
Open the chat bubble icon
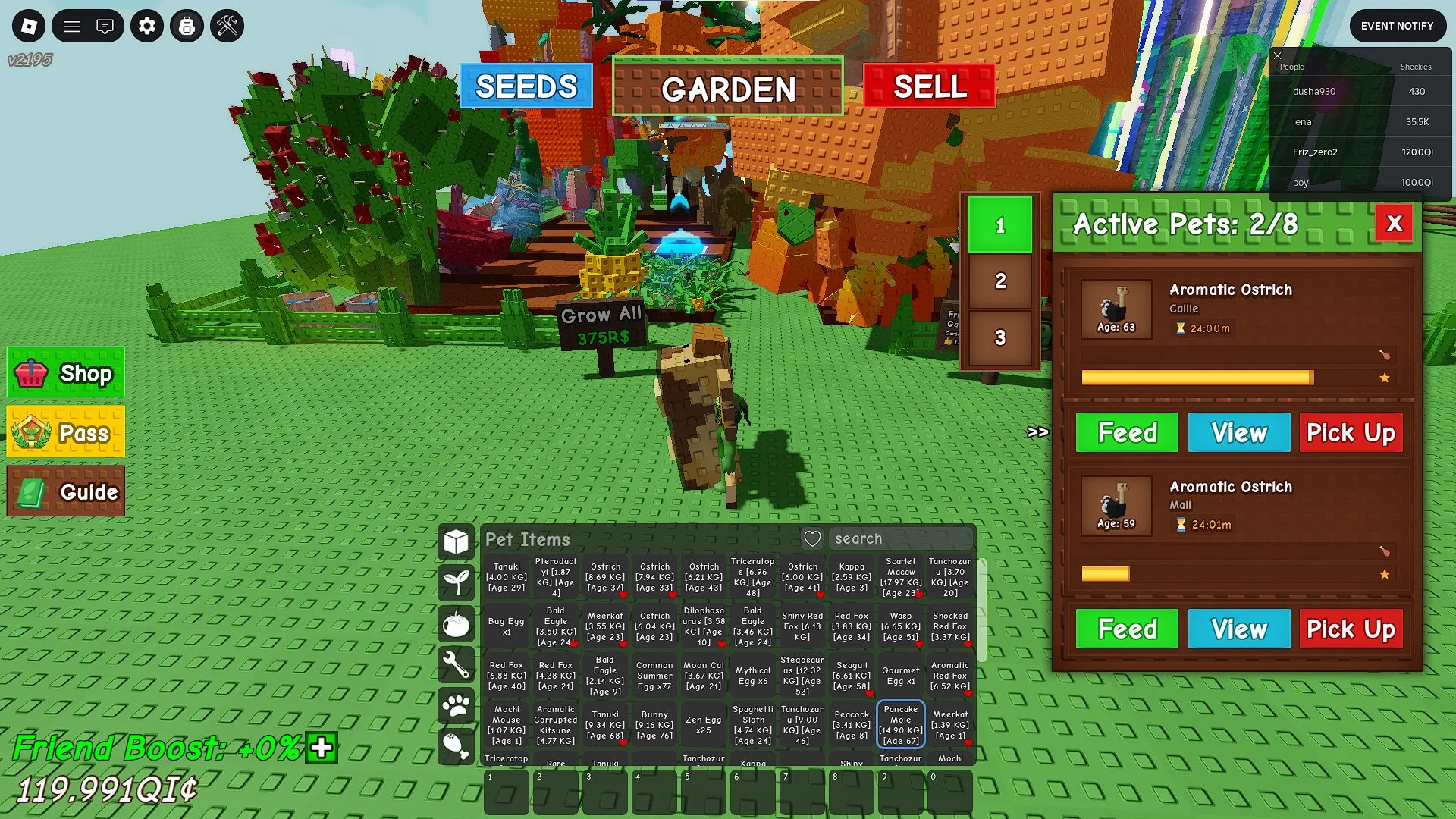[x=105, y=26]
